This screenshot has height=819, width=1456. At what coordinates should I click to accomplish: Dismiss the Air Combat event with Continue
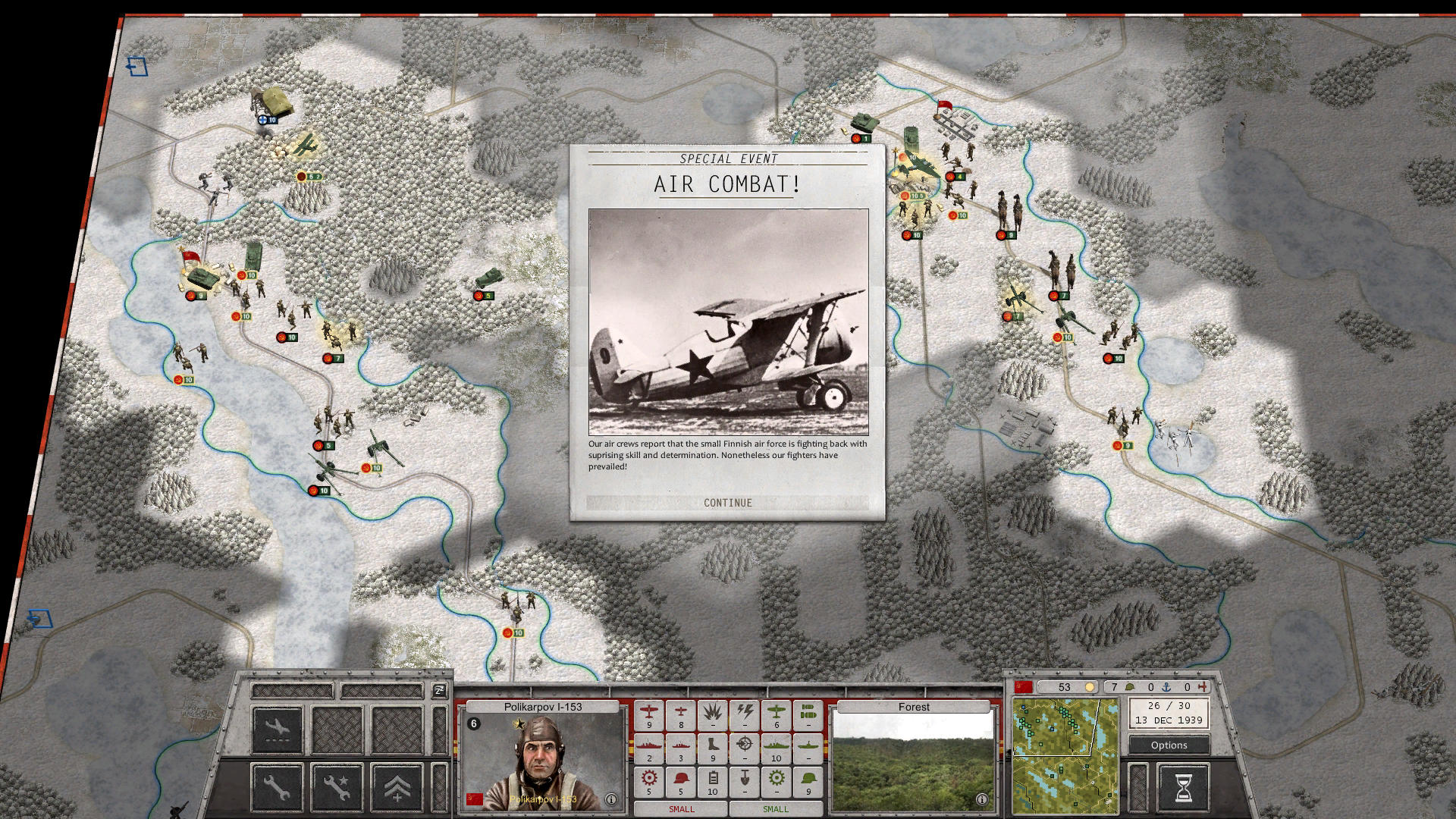click(x=727, y=503)
